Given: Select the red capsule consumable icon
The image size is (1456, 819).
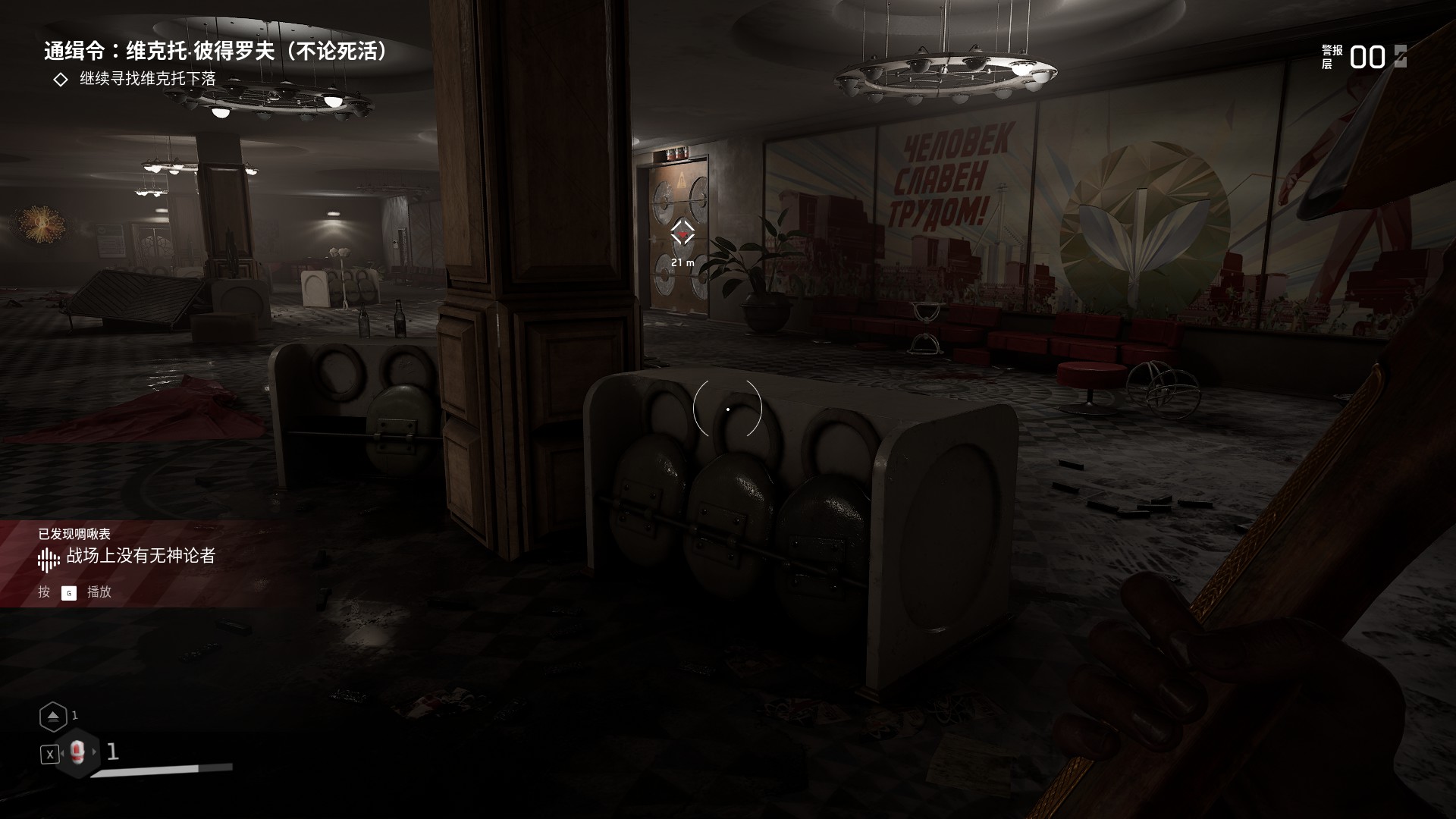Looking at the screenshot, I should [x=77, y=752].
